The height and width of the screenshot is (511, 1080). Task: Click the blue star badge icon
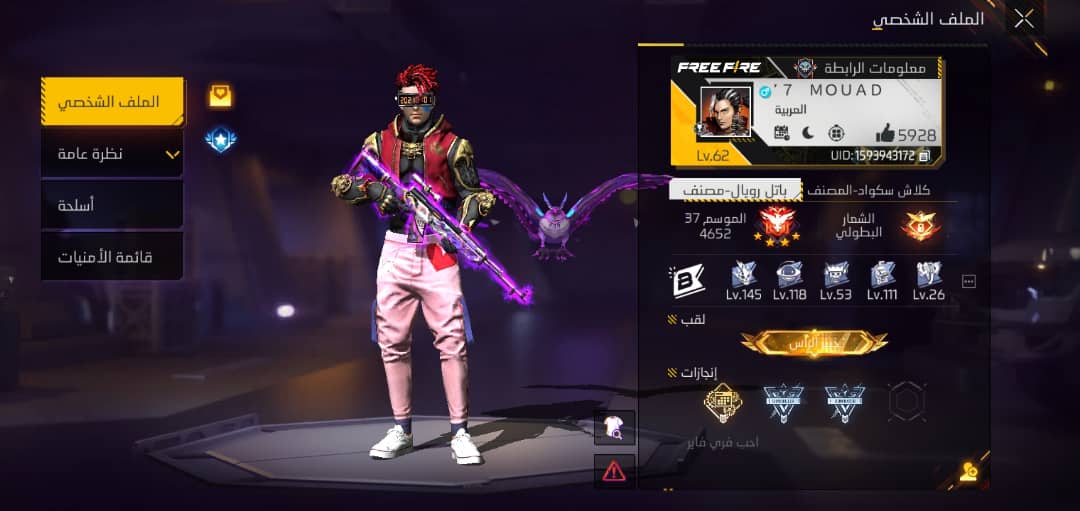[x=220, y=140]
